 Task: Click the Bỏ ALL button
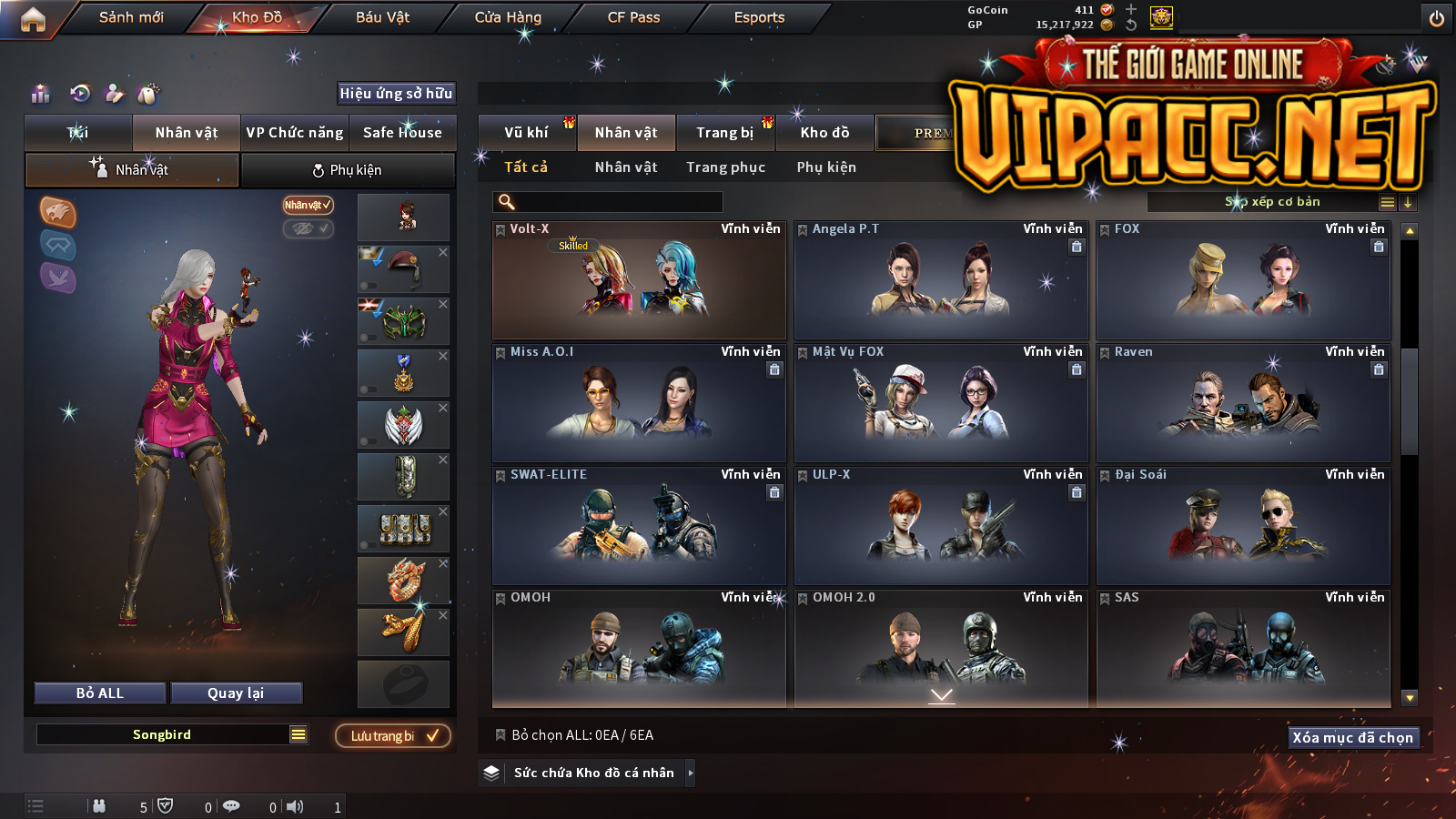pyautogui.click(x=100, y=693)
